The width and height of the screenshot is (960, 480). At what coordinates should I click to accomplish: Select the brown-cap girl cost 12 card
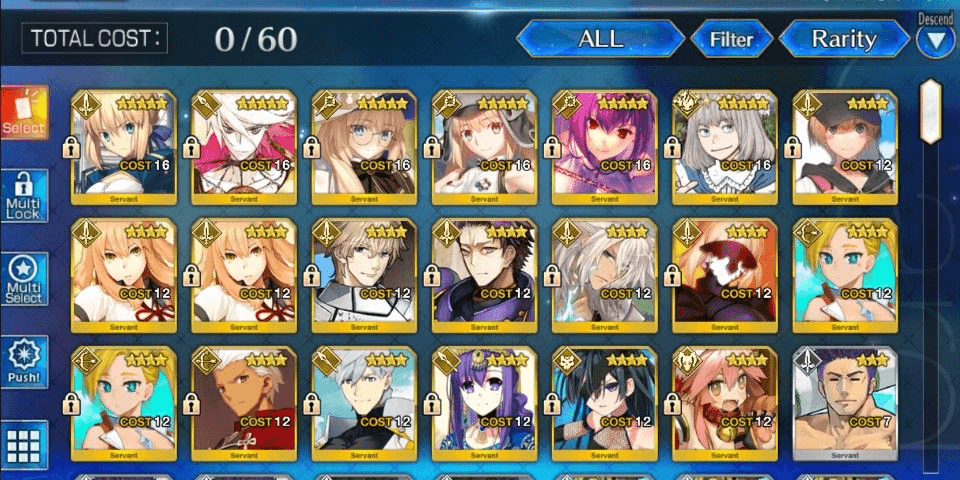pos(844,146)
